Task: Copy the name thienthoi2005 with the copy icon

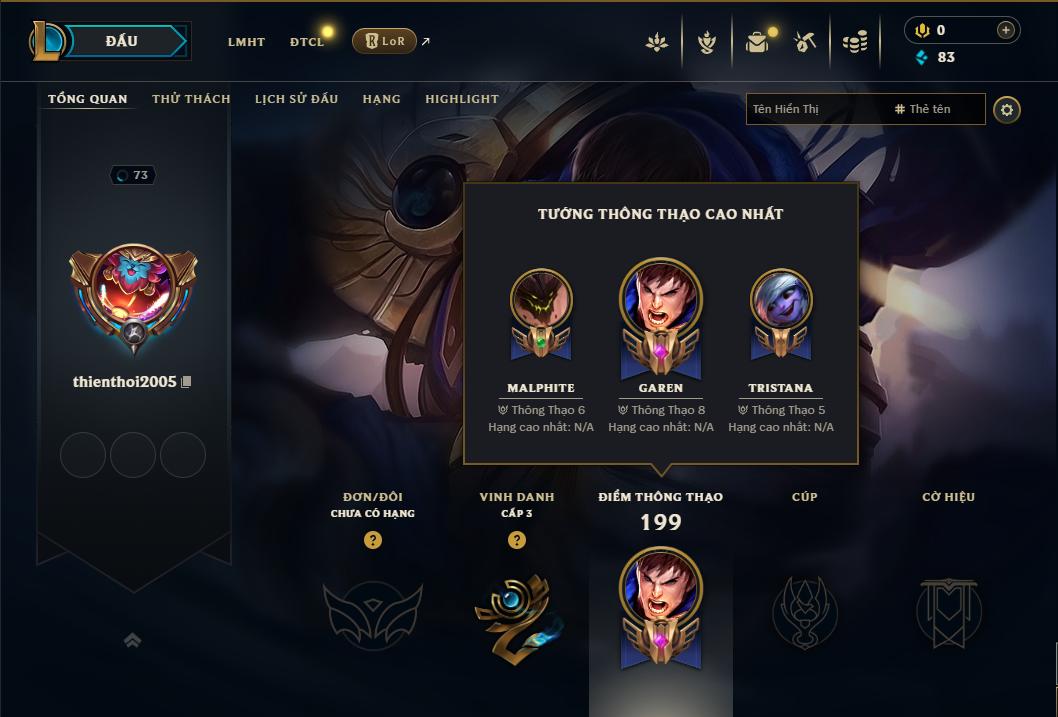Action: click(186, 382)
